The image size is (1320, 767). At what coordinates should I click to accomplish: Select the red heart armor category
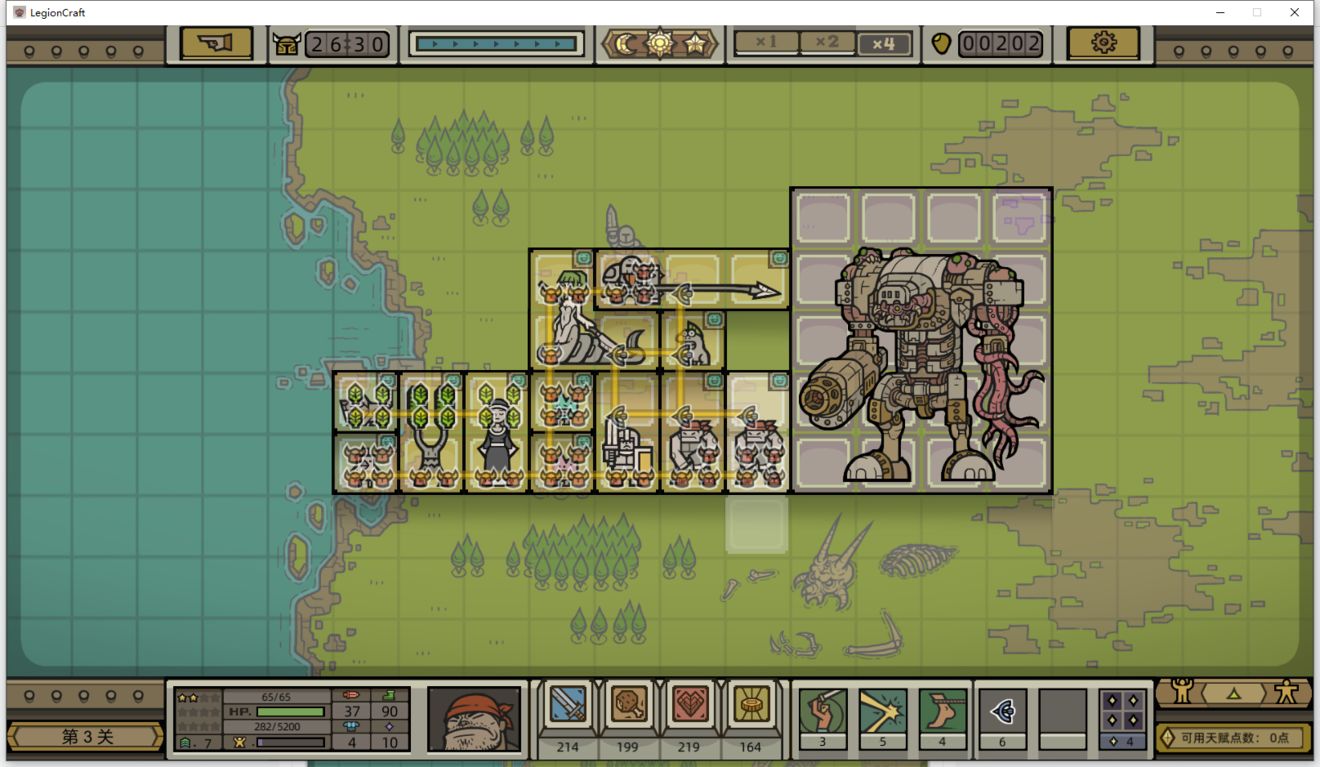click(690, 706)
